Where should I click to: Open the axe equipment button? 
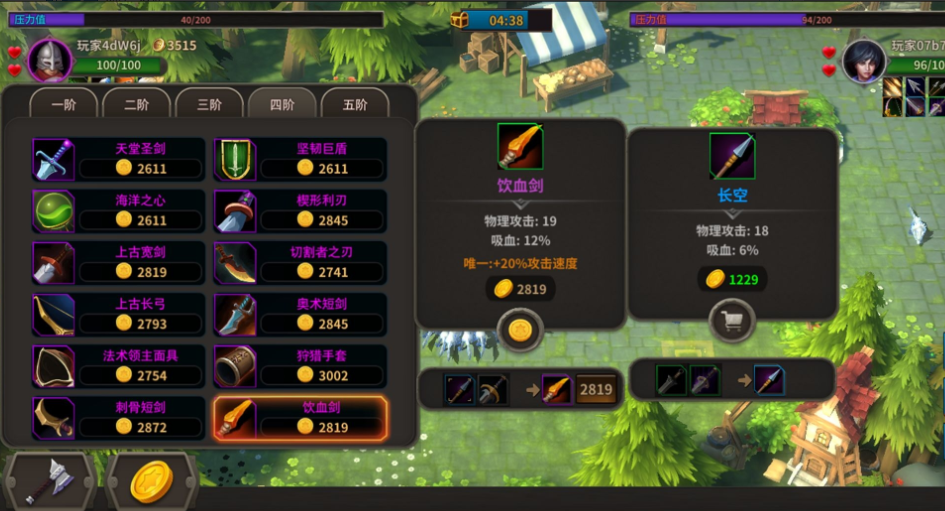(48, 481)
